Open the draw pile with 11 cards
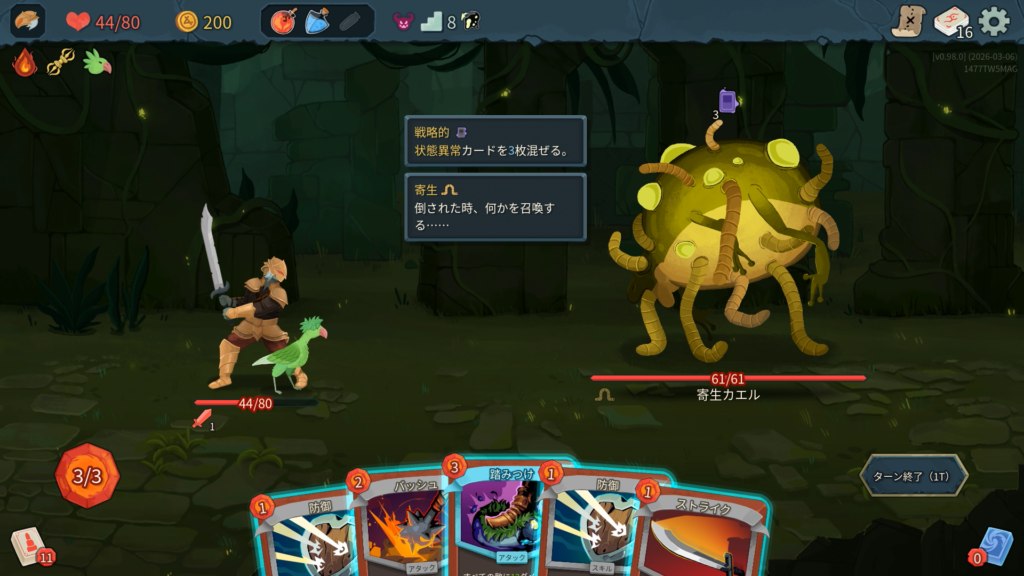Image resolution: width=1024 pixels, height=576 pixels. tap(28, 546)
